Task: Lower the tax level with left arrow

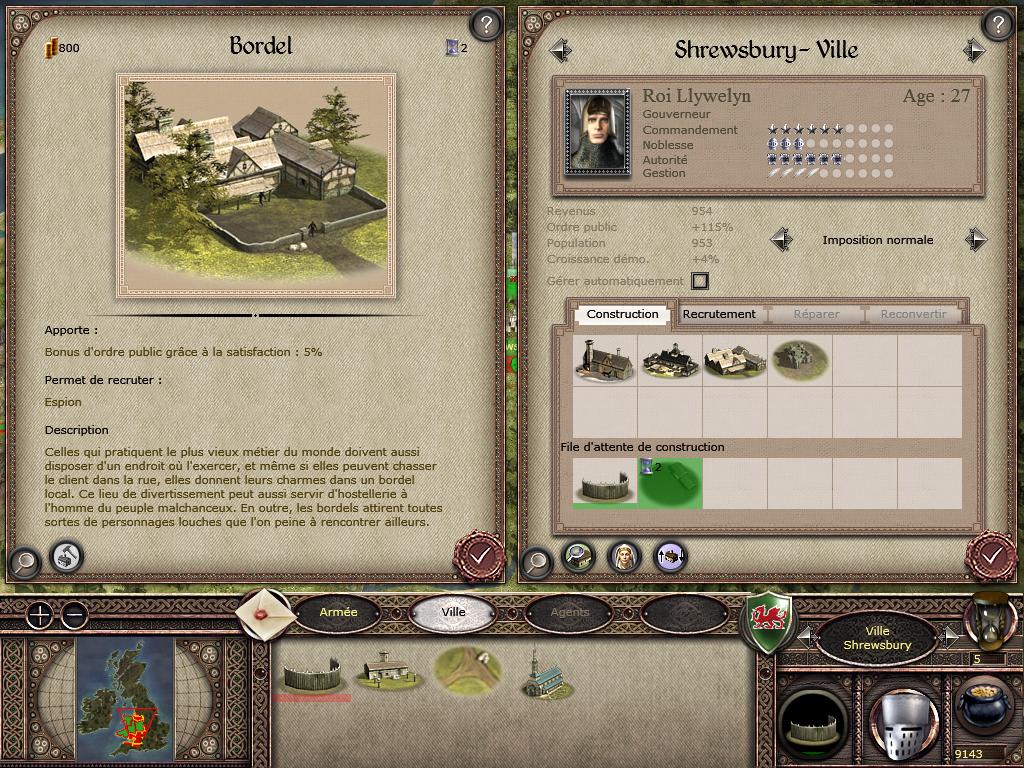Action: tap(782, 240)
